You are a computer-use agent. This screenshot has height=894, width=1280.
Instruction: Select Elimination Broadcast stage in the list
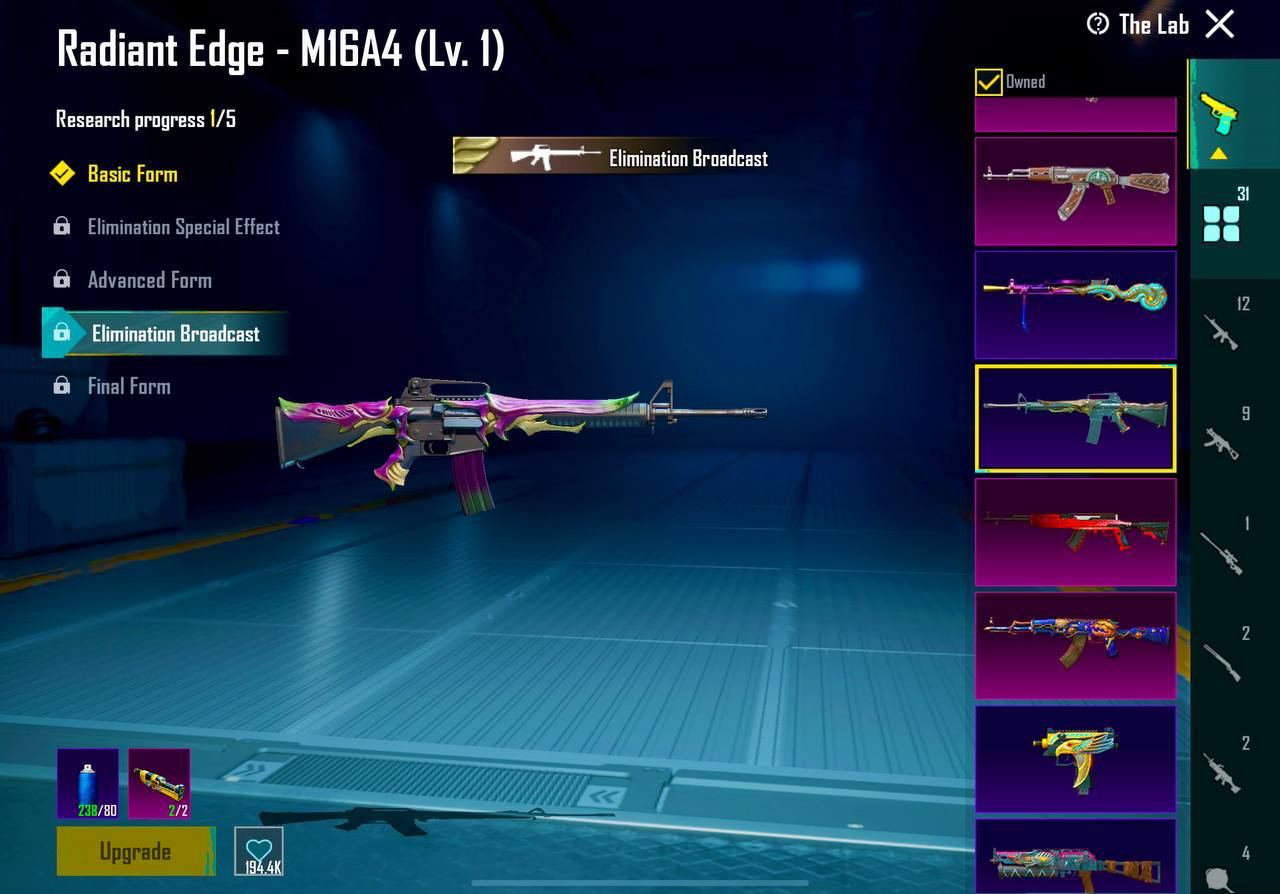pyautogui.click(x=175, y=334)
